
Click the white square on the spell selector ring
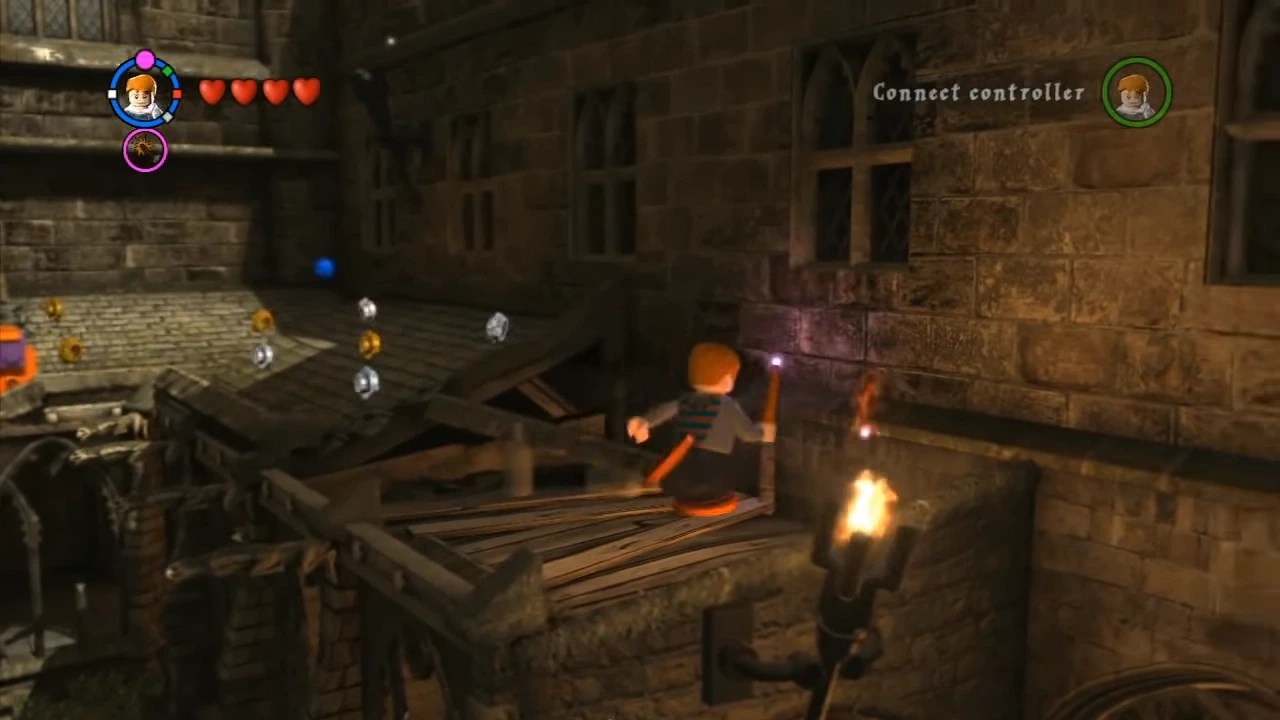[111, 93]
